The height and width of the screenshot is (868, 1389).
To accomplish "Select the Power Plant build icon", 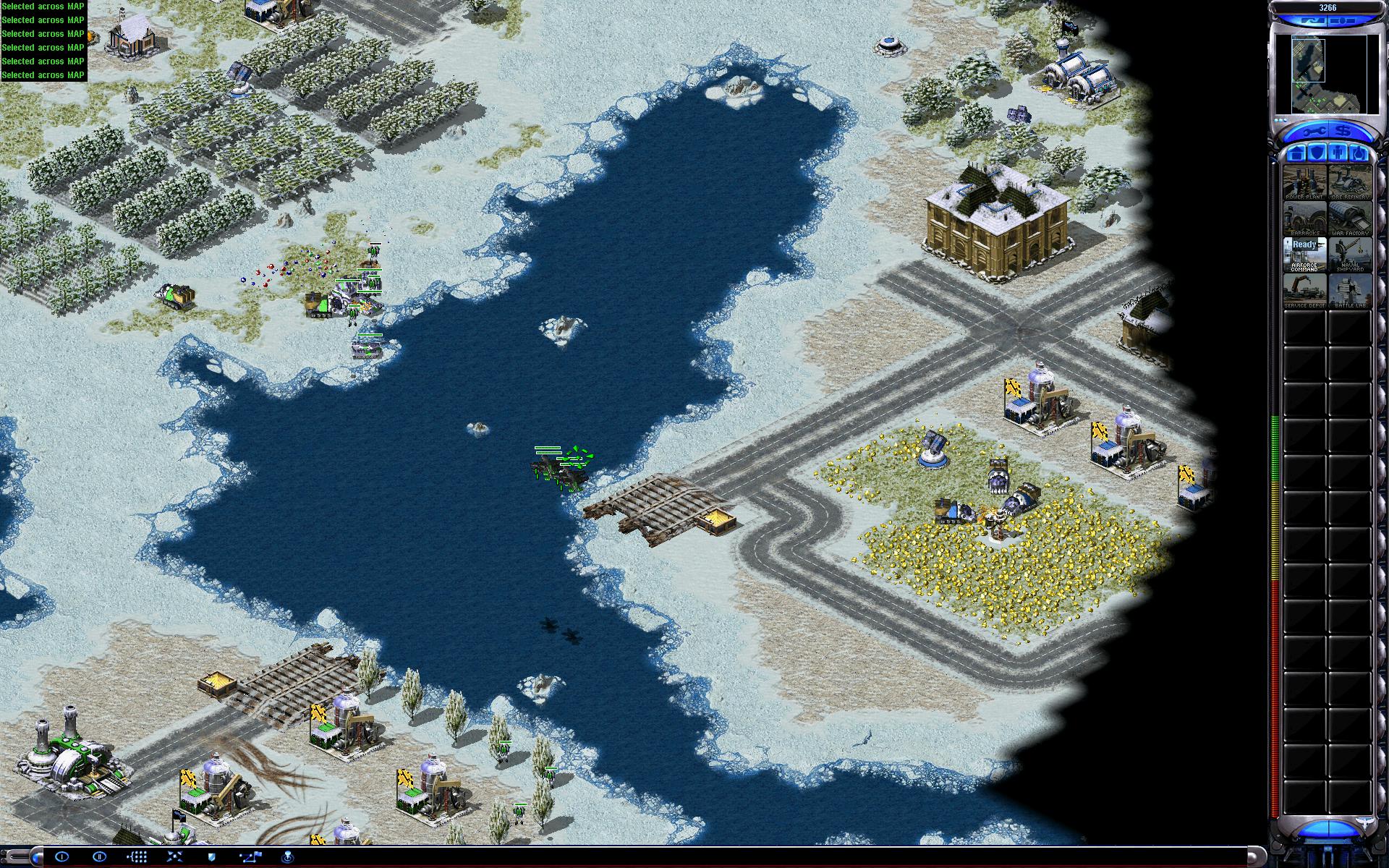I will pyautogui.click(x=1304, y=182).
